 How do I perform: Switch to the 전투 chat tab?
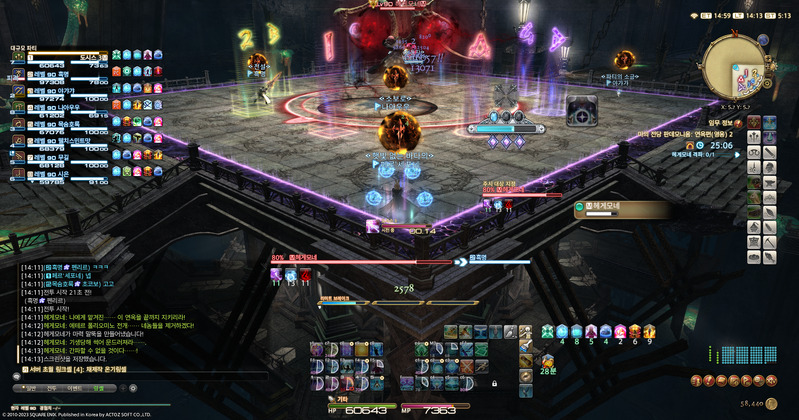pyautogui.click(x=52, y=386)
